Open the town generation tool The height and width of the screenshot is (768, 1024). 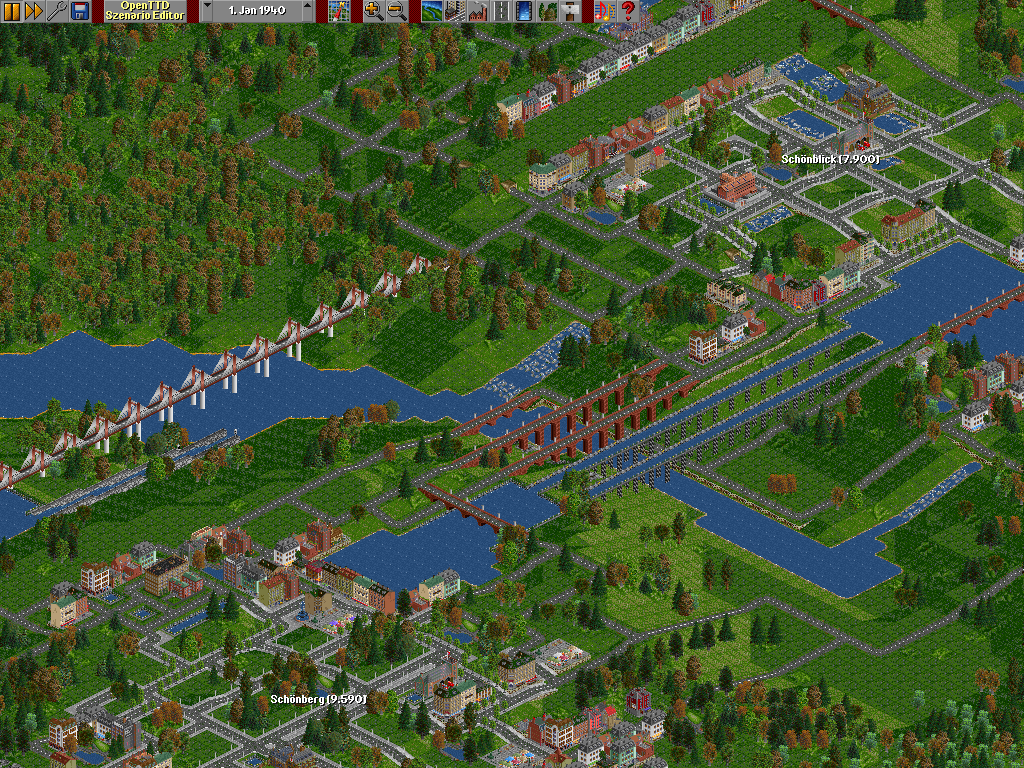(x=454, y=11)
